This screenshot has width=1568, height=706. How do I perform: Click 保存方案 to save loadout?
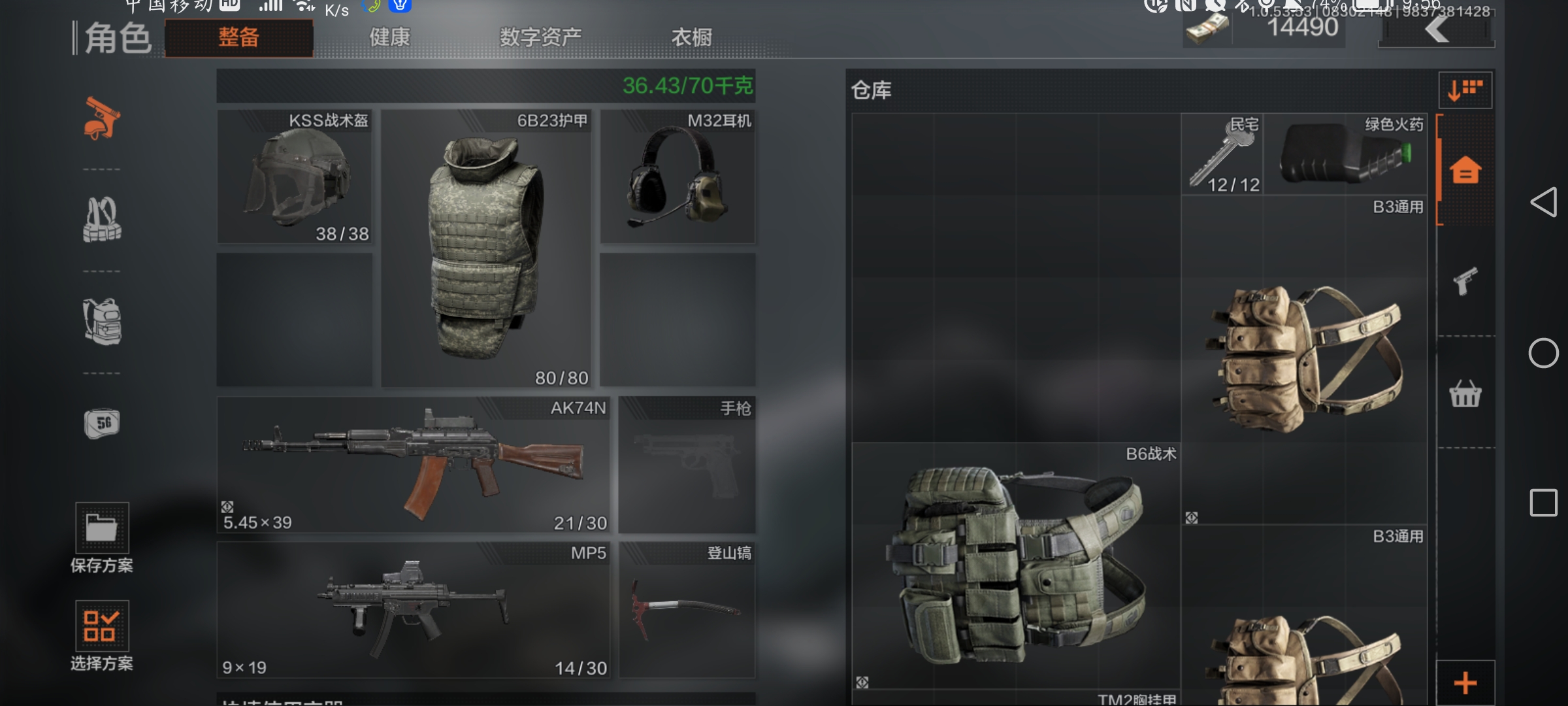(x=102, y=537)
